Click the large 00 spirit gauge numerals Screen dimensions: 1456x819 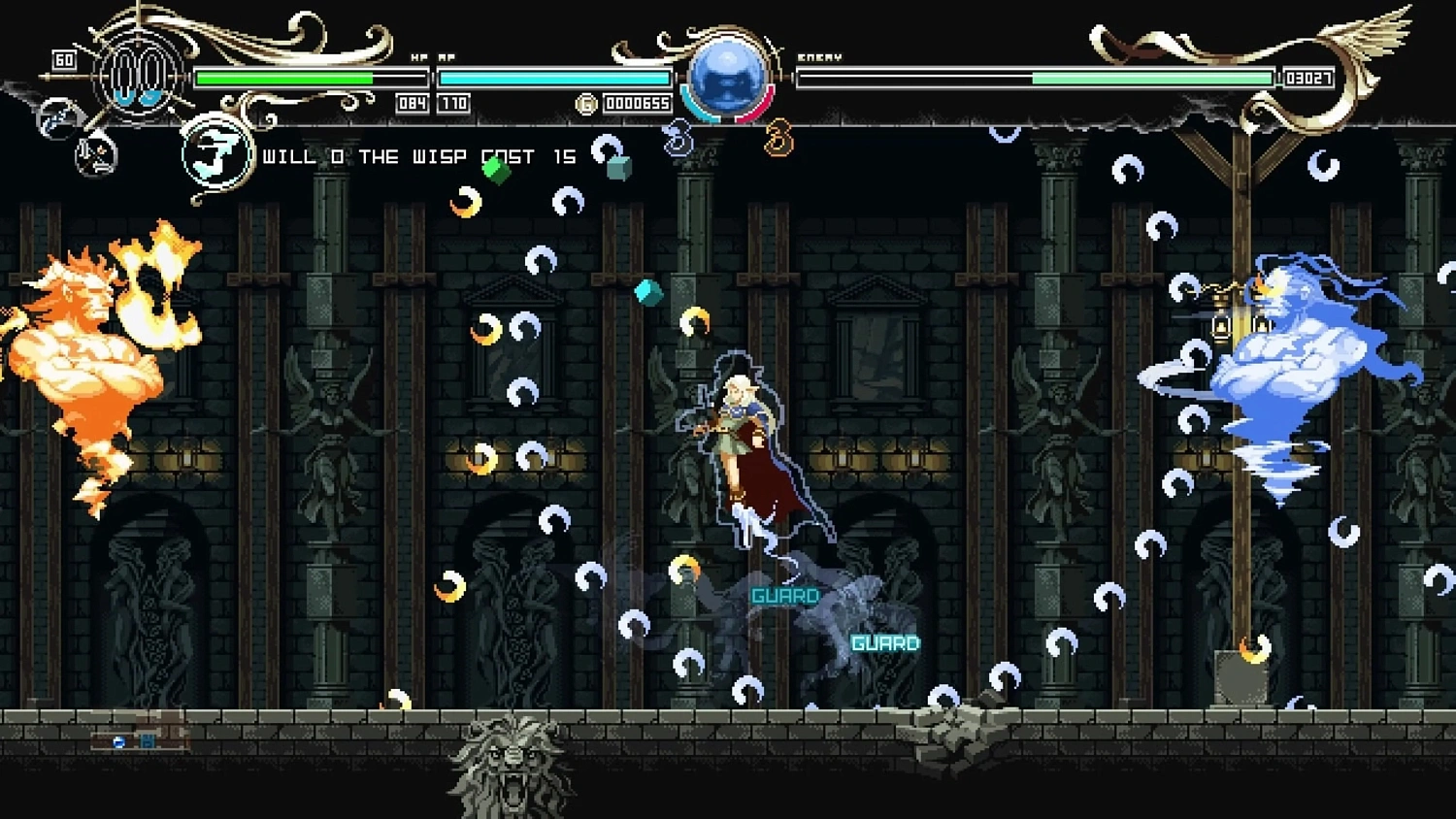click(x=137, y=76)
